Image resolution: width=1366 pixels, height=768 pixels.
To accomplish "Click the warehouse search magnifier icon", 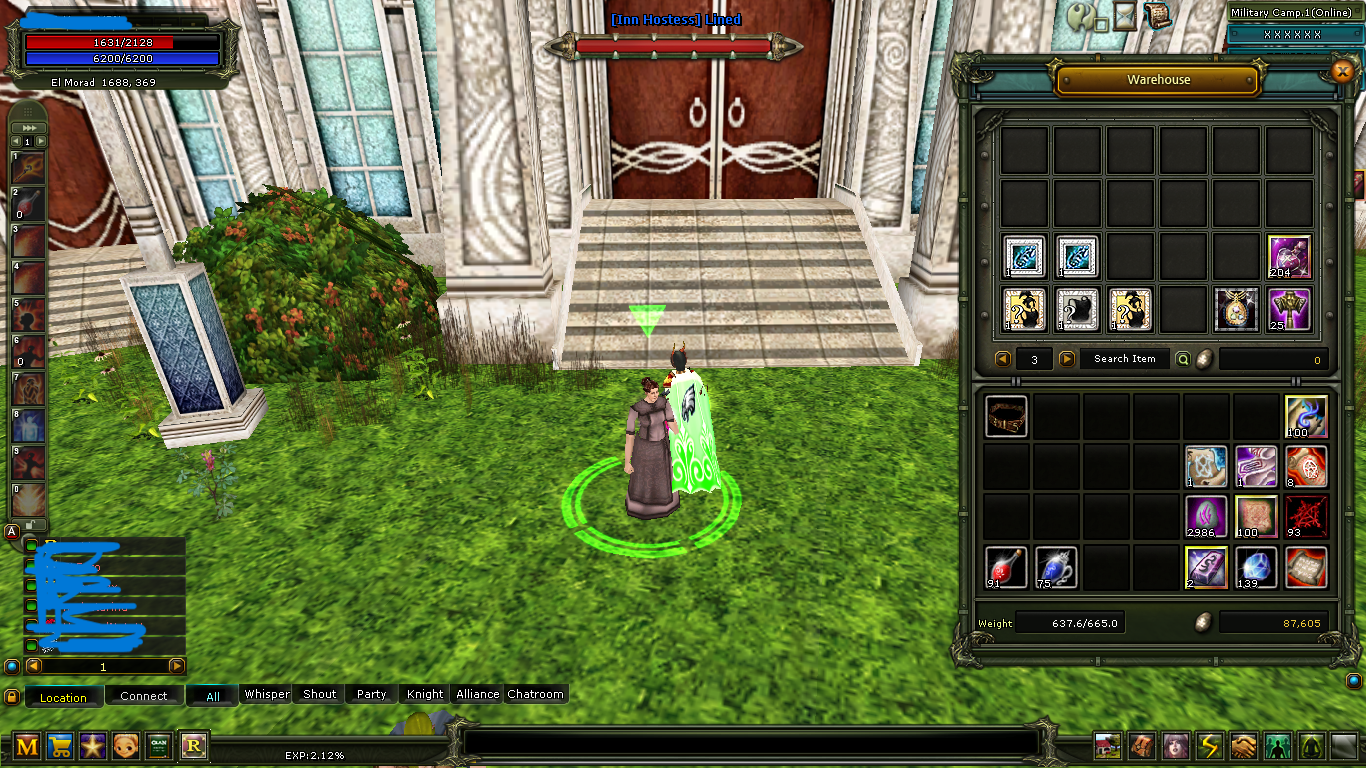I will pyautogui.click(x=1182, y=359).
